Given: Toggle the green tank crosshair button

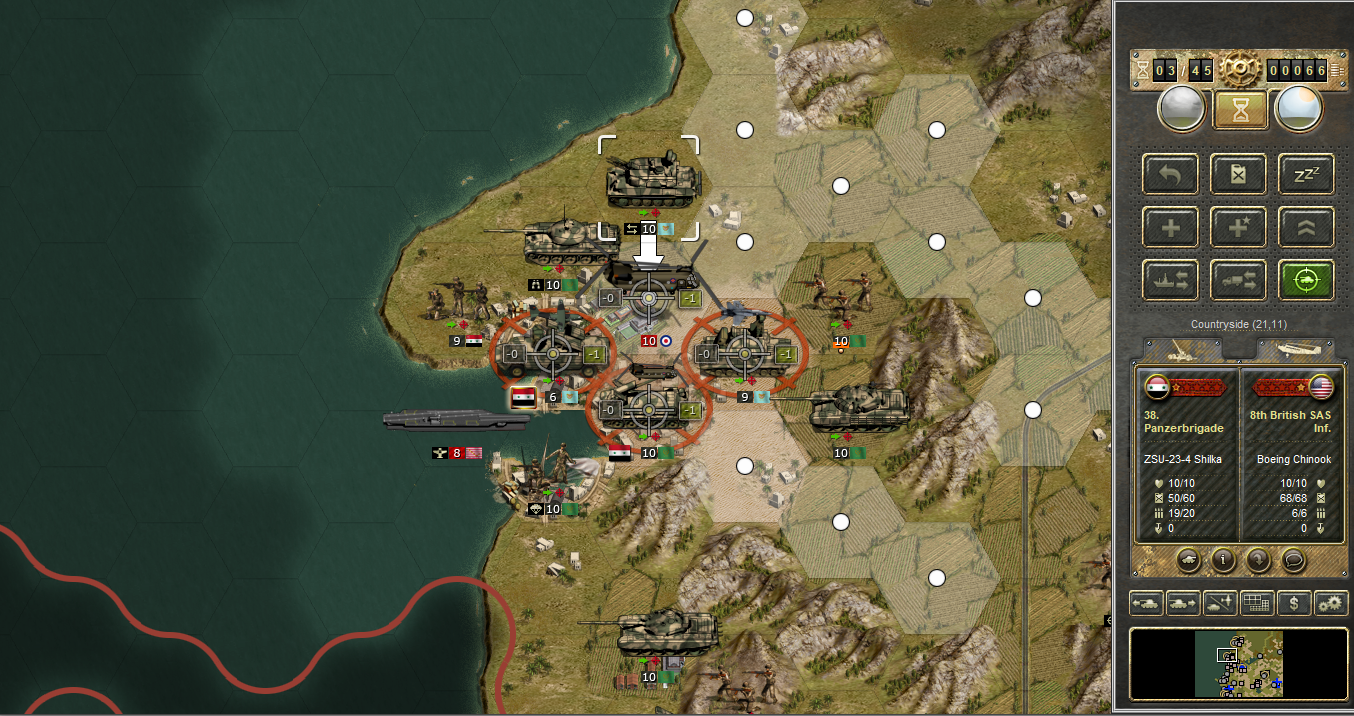Looking at the screenshot, I should click(1306, 280).
